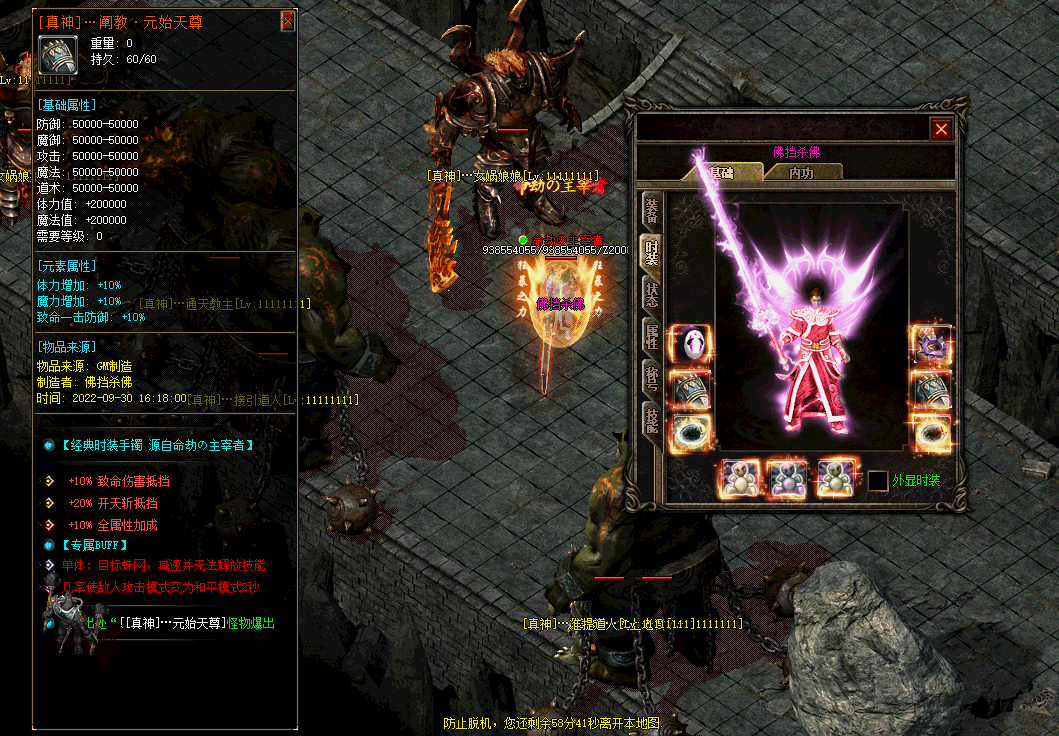Open the 内功 tab
This screenshot has width=1059, height=736.
pyautogui.click(x=801, y=172)
